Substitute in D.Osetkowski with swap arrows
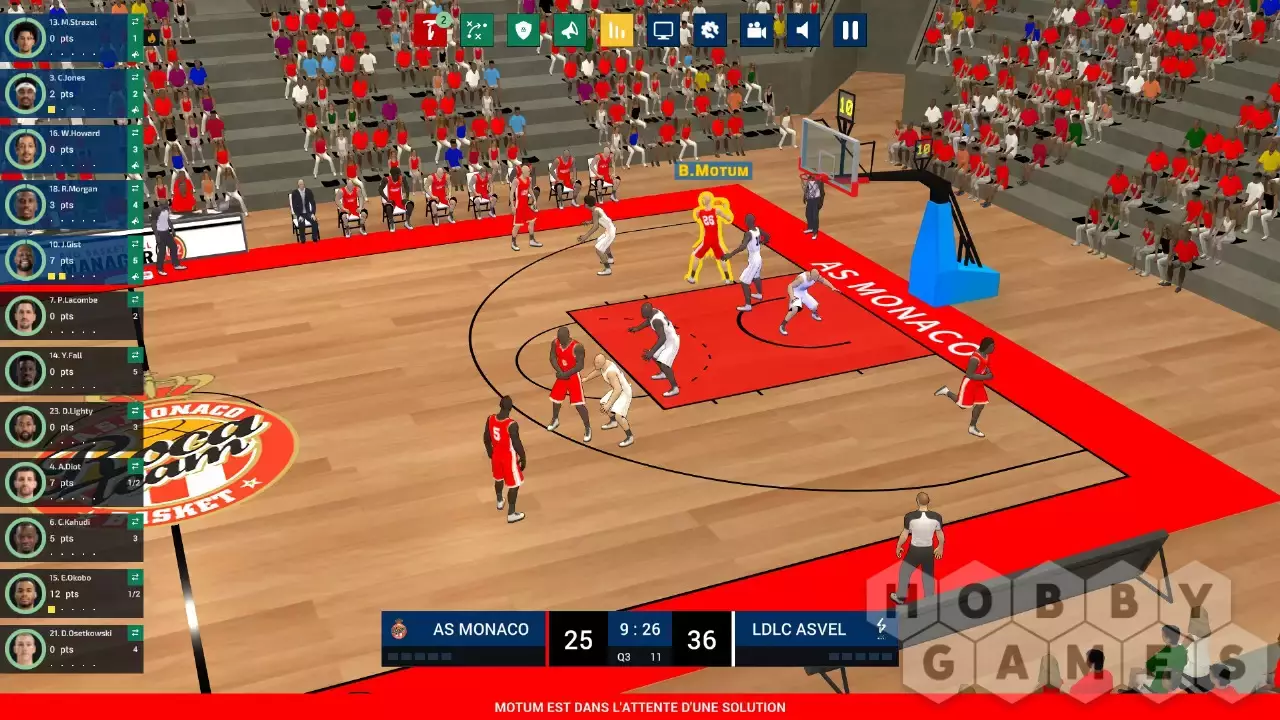 pos(135,632)
